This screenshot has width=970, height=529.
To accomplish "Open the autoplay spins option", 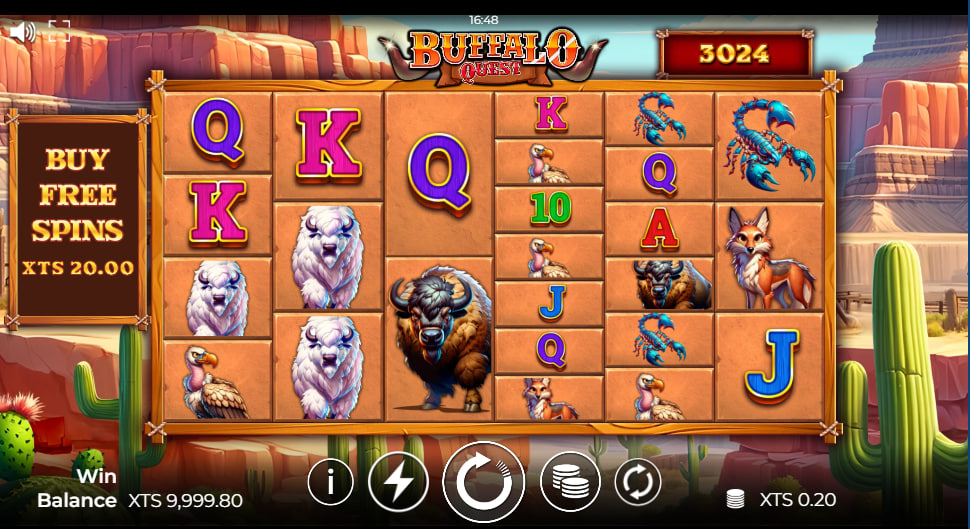I will tap(637, 483).
